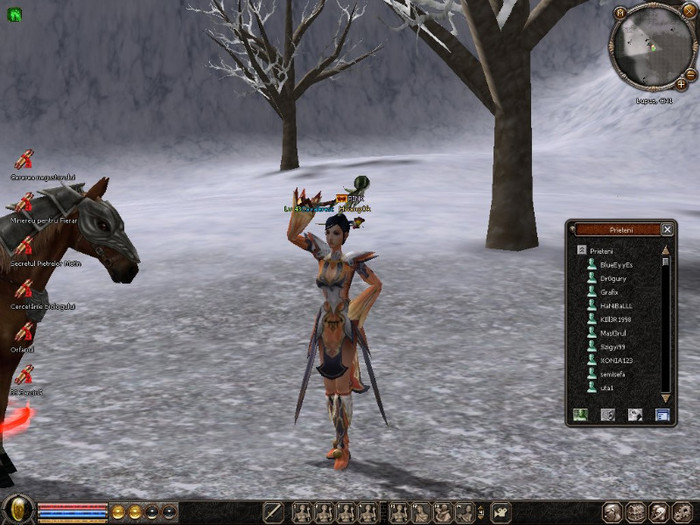This screenshot has height=525, width=700.
Task: Open the Secretul Pietrelor Metin quest scroll
Action: click(24, 245)
